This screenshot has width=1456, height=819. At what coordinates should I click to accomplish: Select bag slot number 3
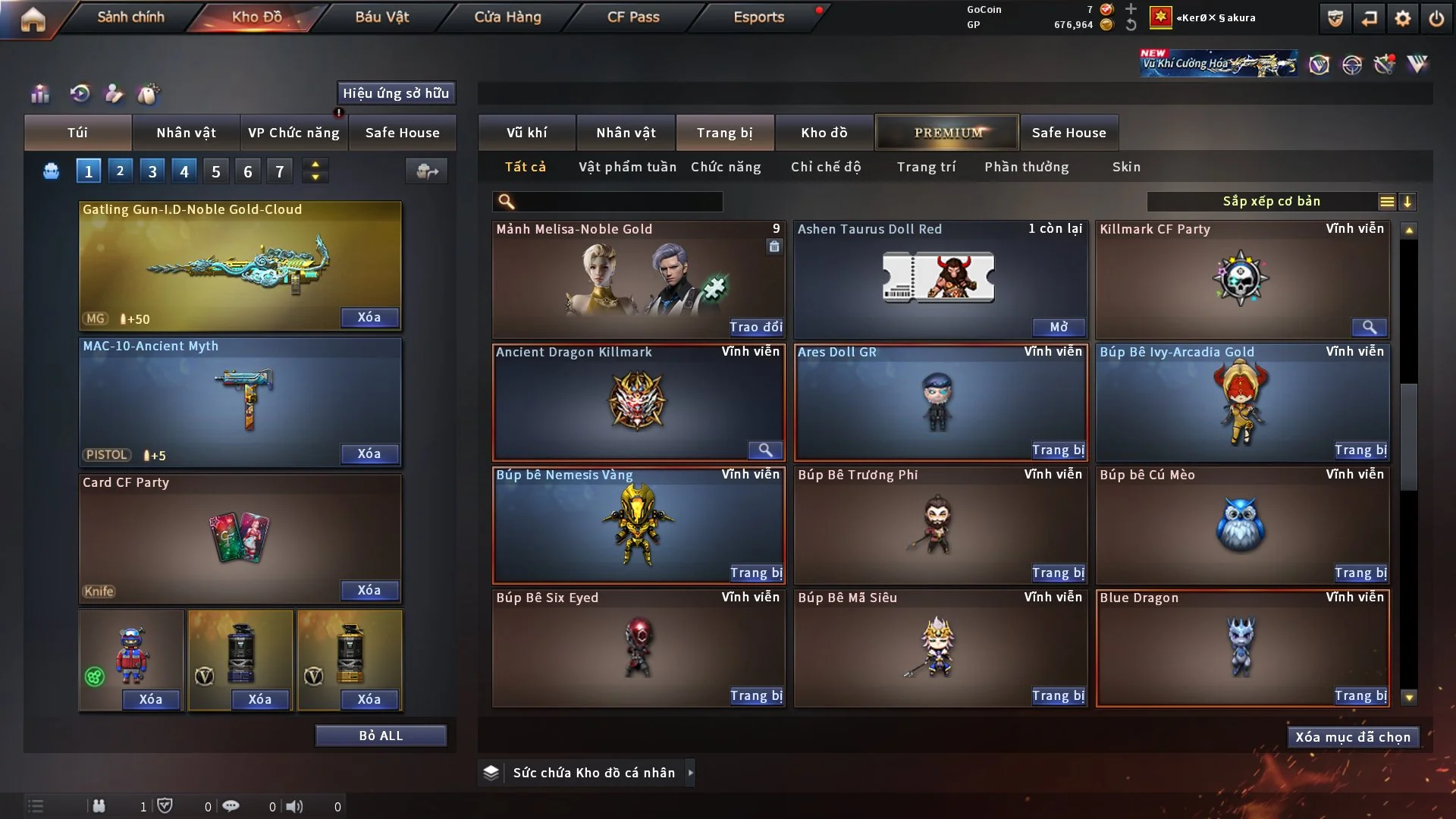(x=152, y=171)
